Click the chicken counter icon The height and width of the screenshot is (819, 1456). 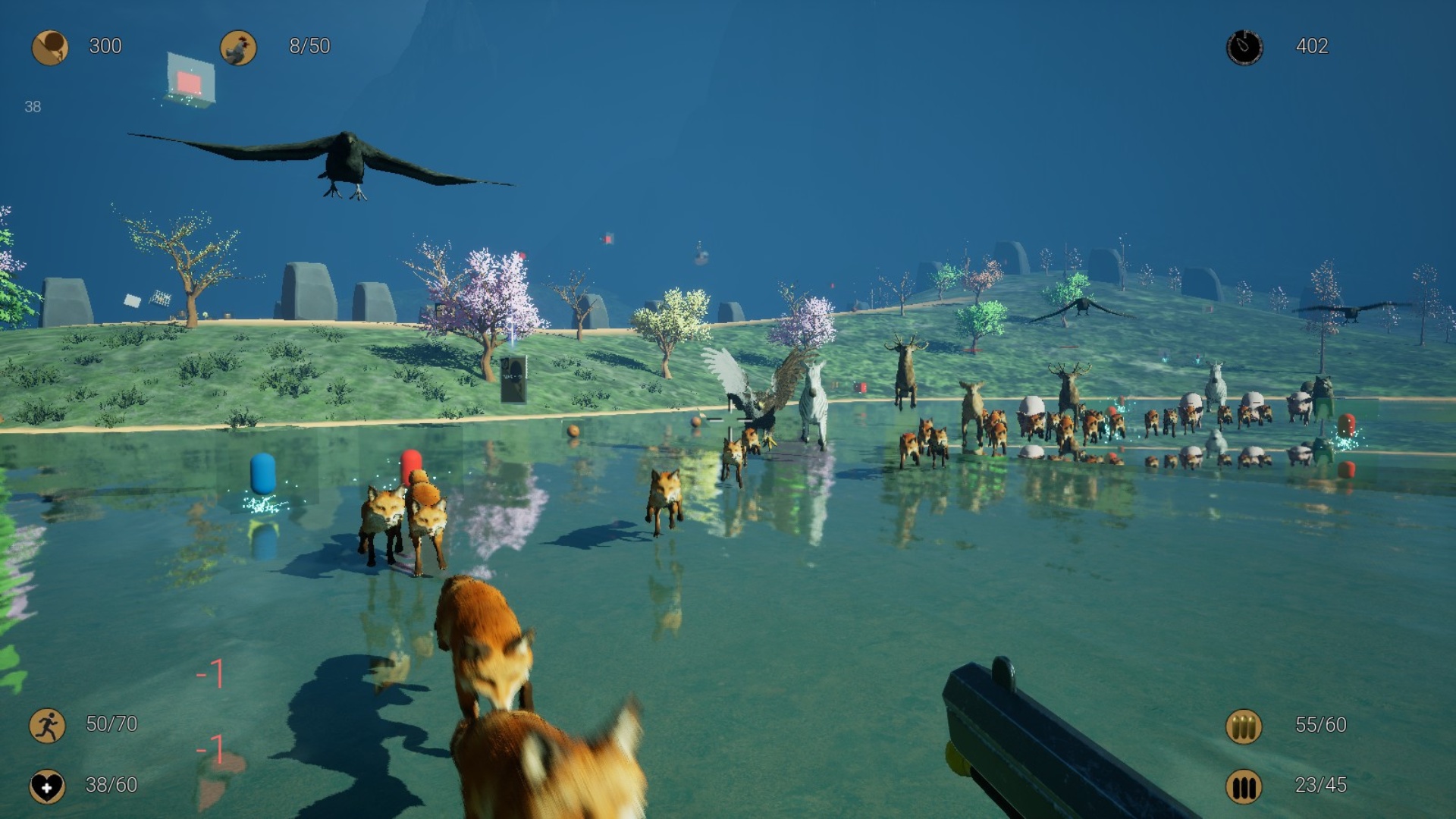pyautogui.click(x=239, y=47)
